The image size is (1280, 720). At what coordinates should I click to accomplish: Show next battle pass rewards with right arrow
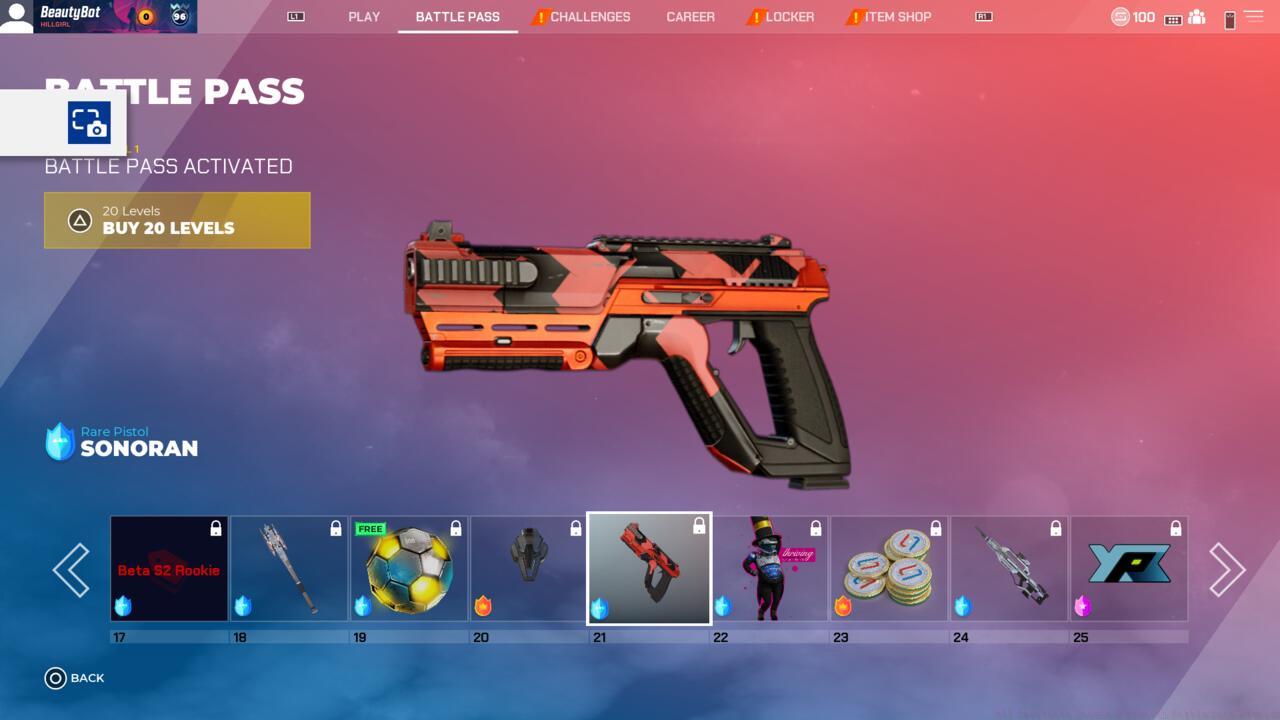click(x=1226, y=570)
